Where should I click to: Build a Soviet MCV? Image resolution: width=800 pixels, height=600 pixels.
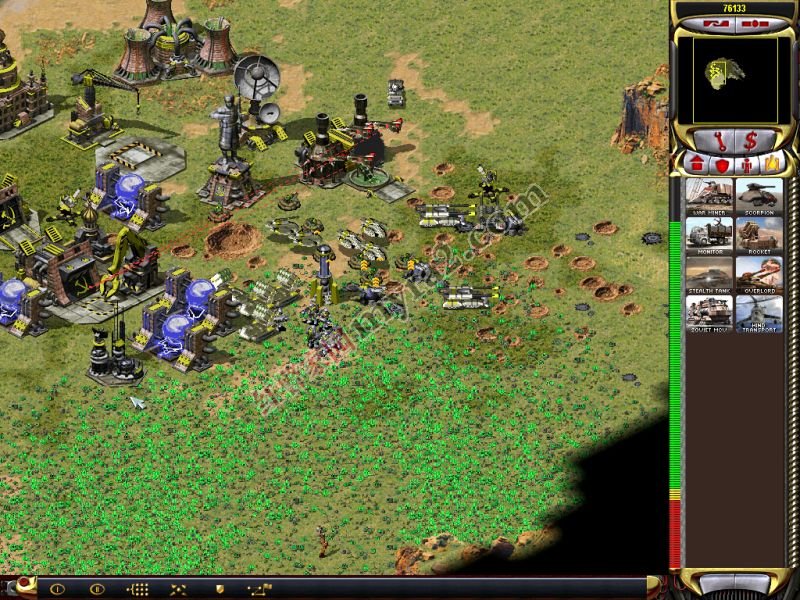point(710,314)
